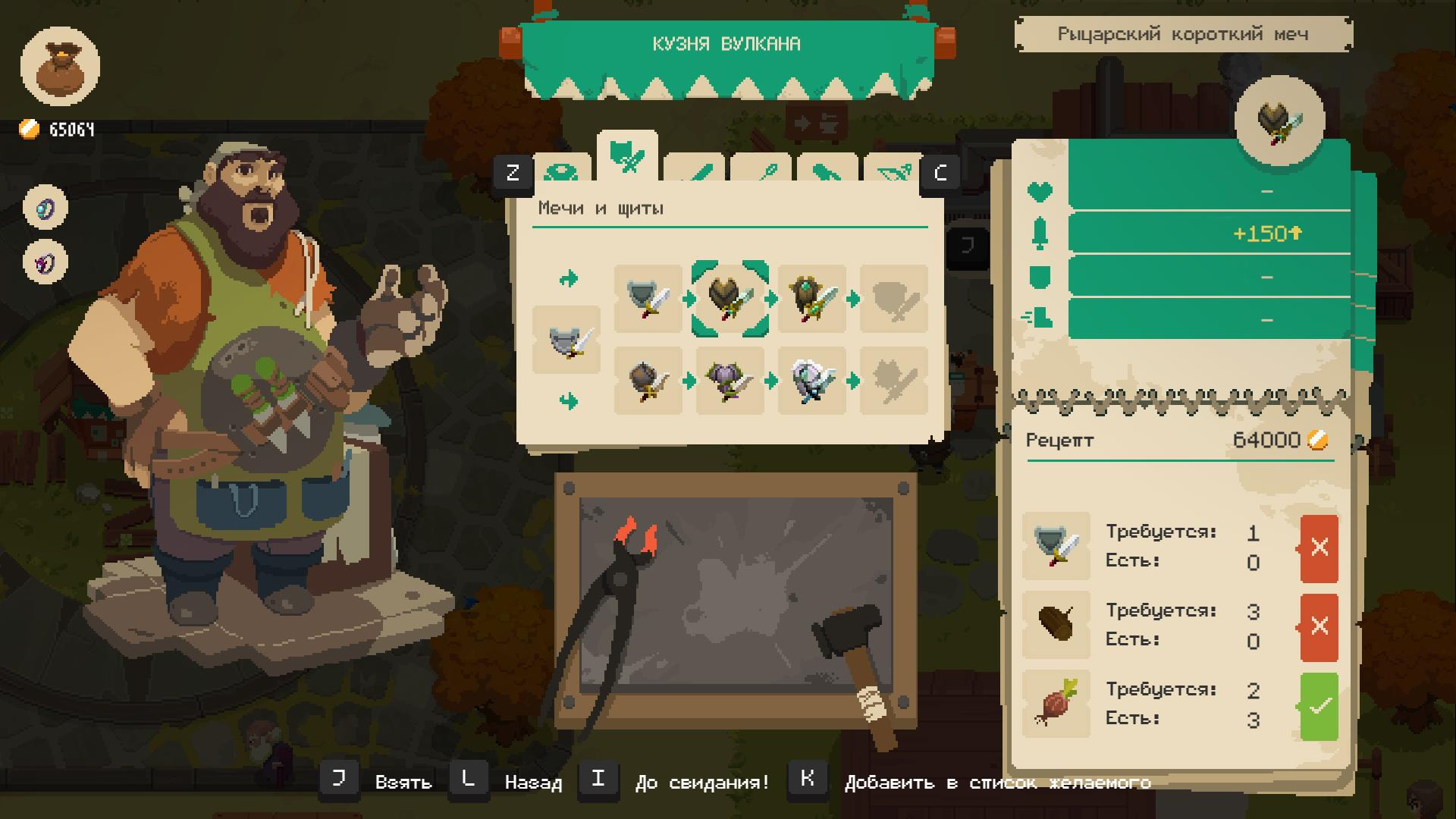This screenshot has height=819, width=1456.
Task: Open the gold bag icon
Action: click(x=60, y=67)
